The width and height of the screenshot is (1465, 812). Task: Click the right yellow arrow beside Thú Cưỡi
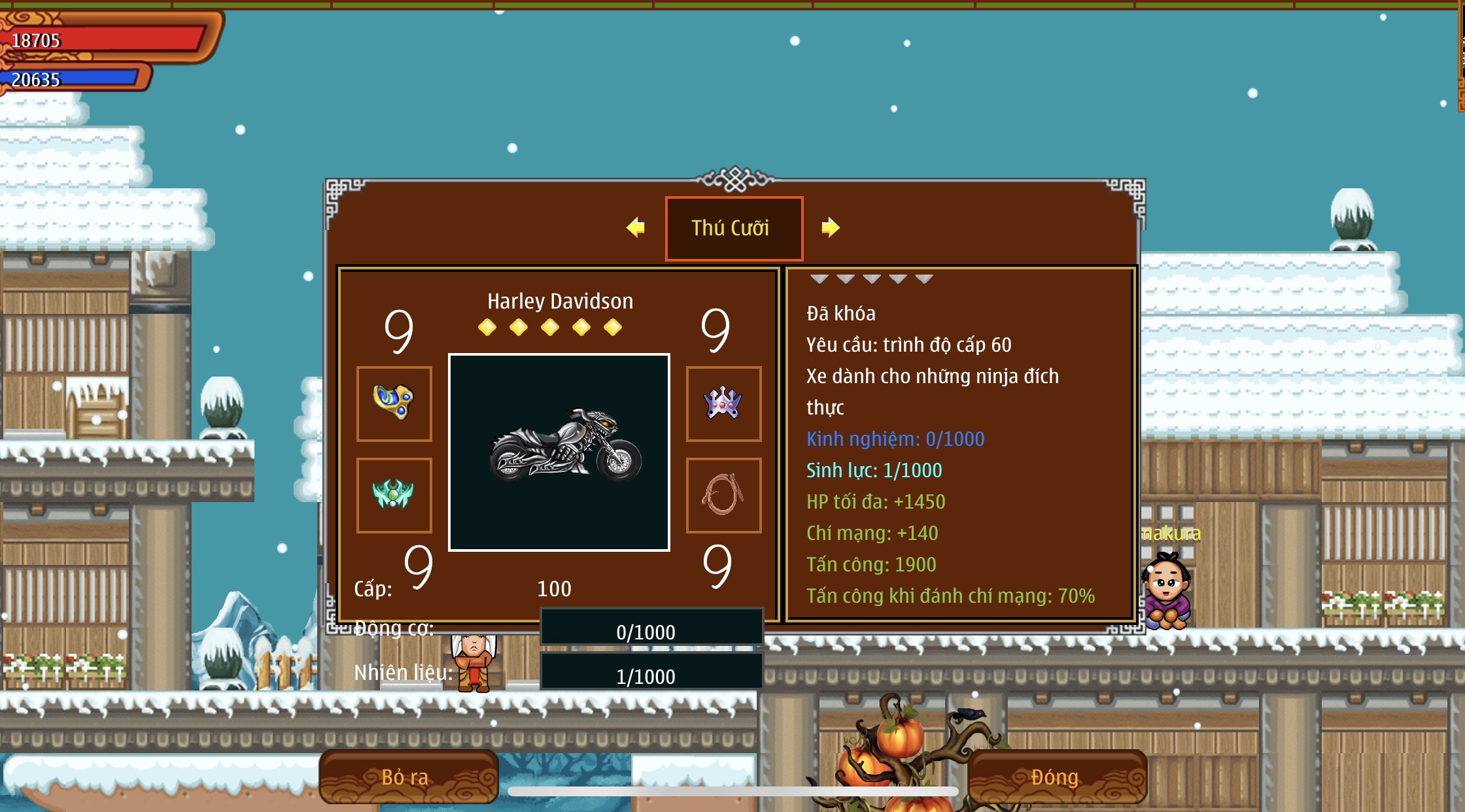830,228
